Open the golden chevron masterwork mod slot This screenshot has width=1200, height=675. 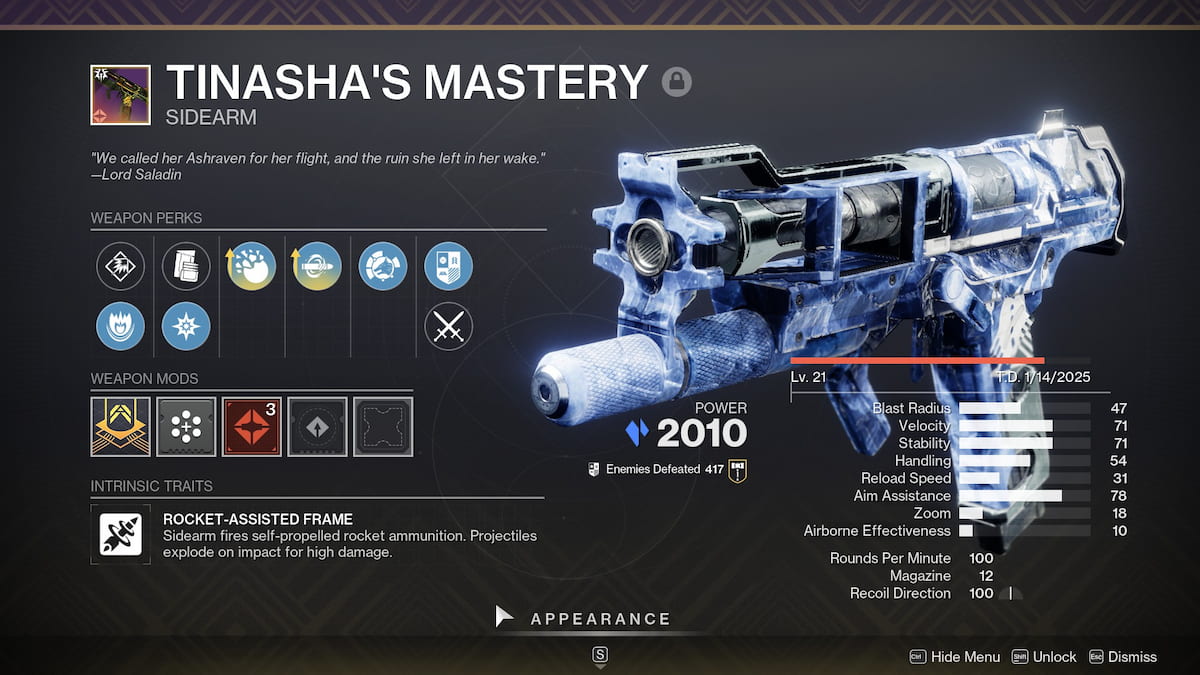(x=121, y=427)
